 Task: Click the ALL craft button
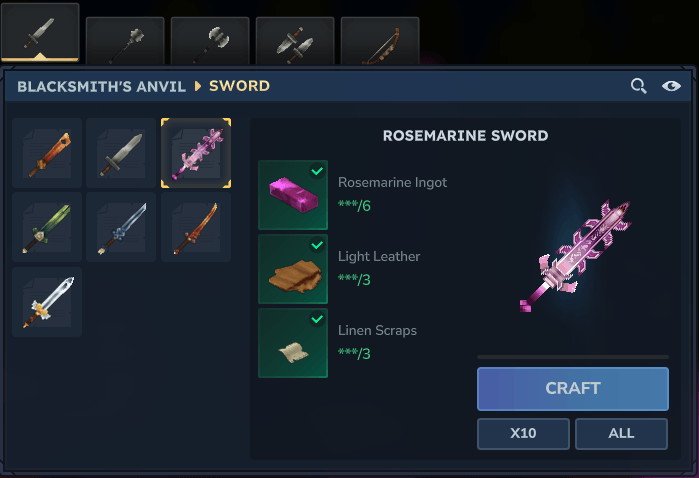pos(621,434)
